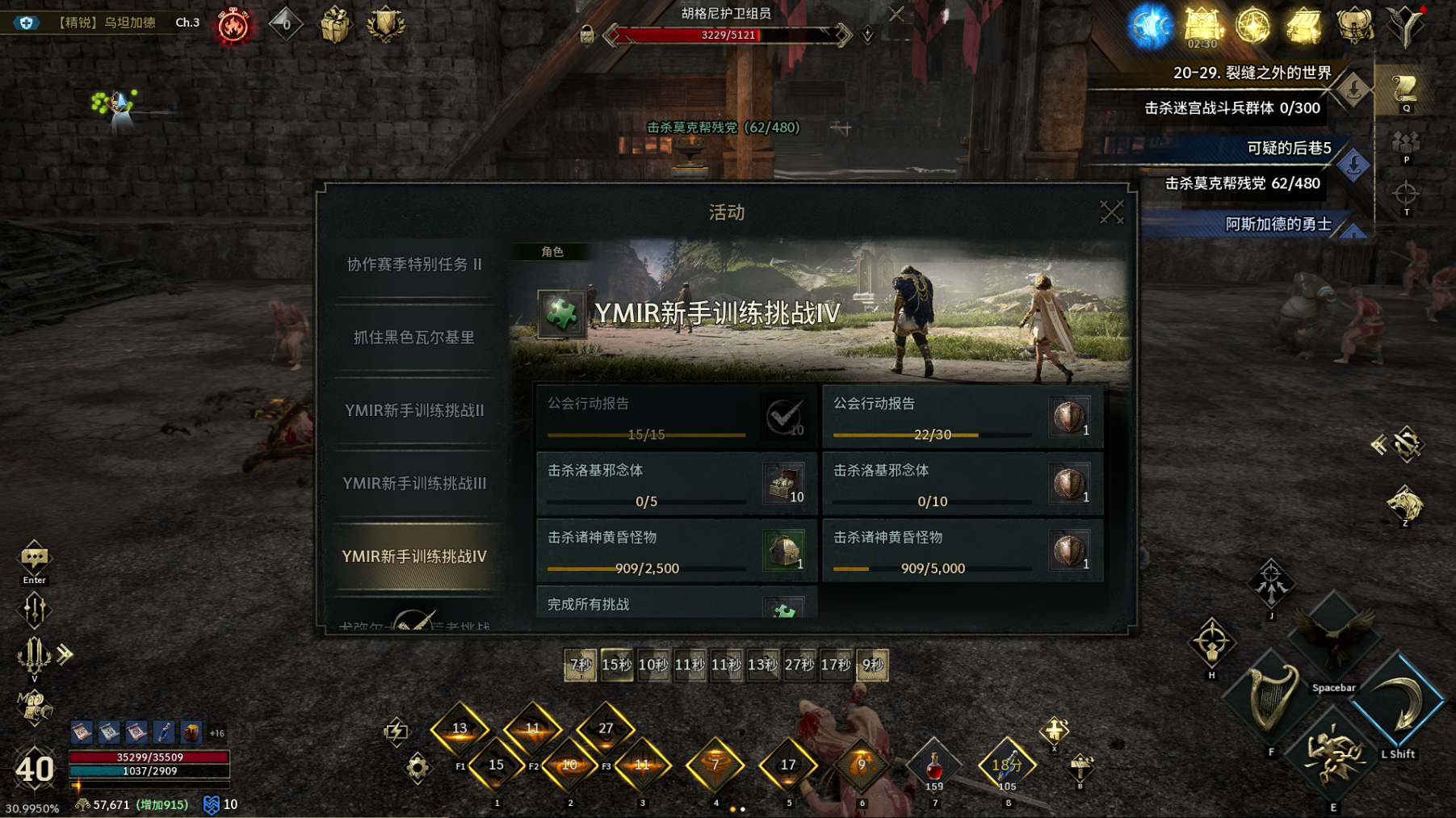The image size is (1456, 818).
Task: Click the golden chest icon showing 02:30 timer
Action: 1201,24
